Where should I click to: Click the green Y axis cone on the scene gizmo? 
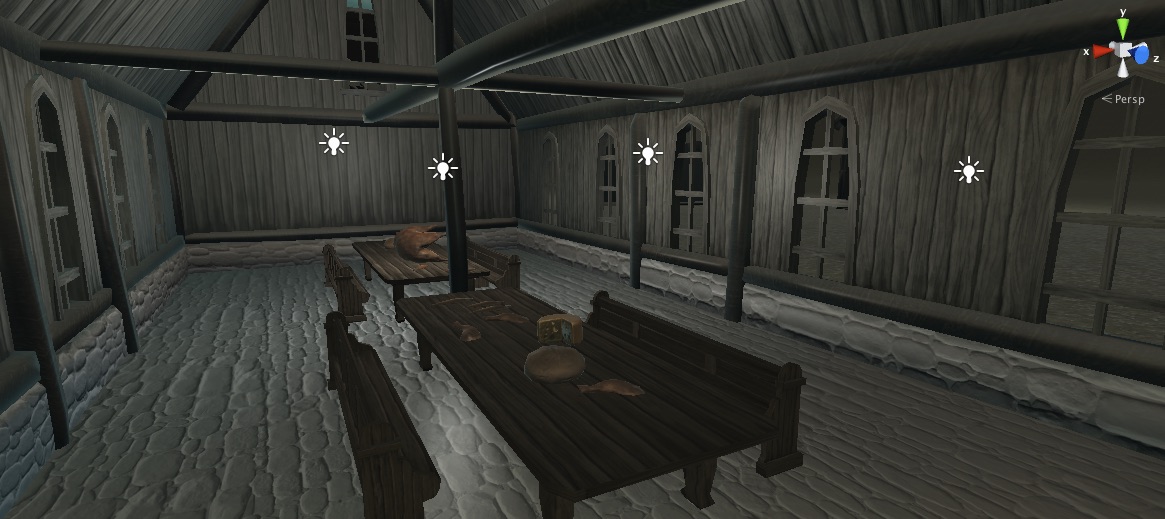1123,29
